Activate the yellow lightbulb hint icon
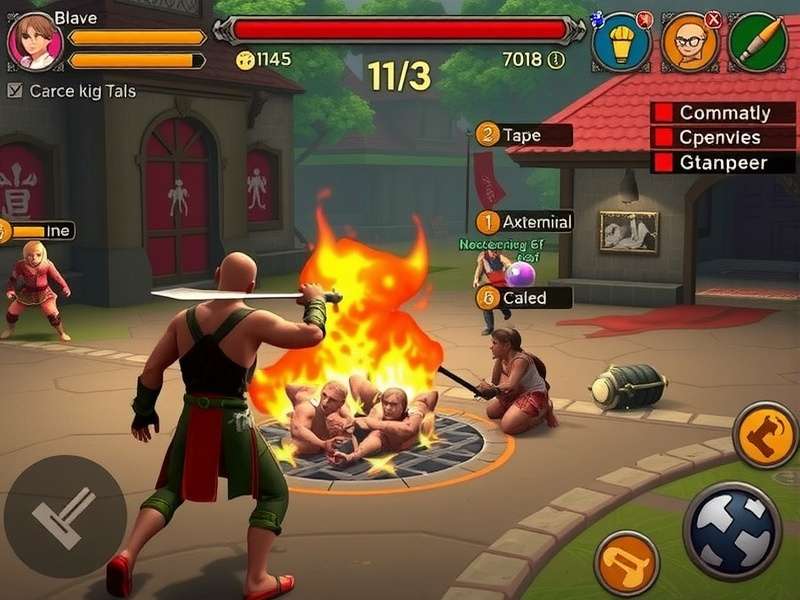The height and width of the screenshot is (600, 800). (x=622, y=42)
